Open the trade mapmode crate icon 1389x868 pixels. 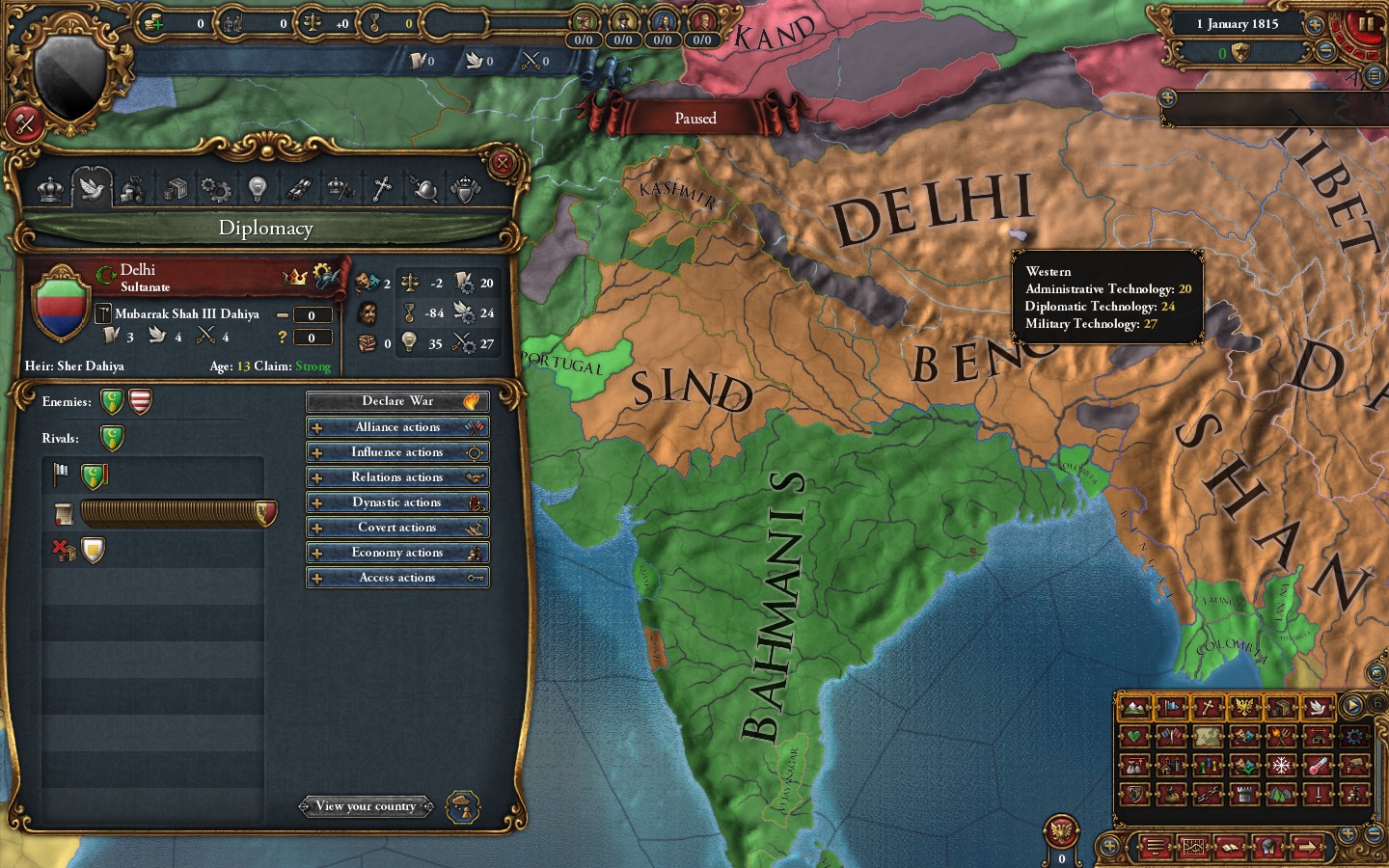click(1283, 709)
